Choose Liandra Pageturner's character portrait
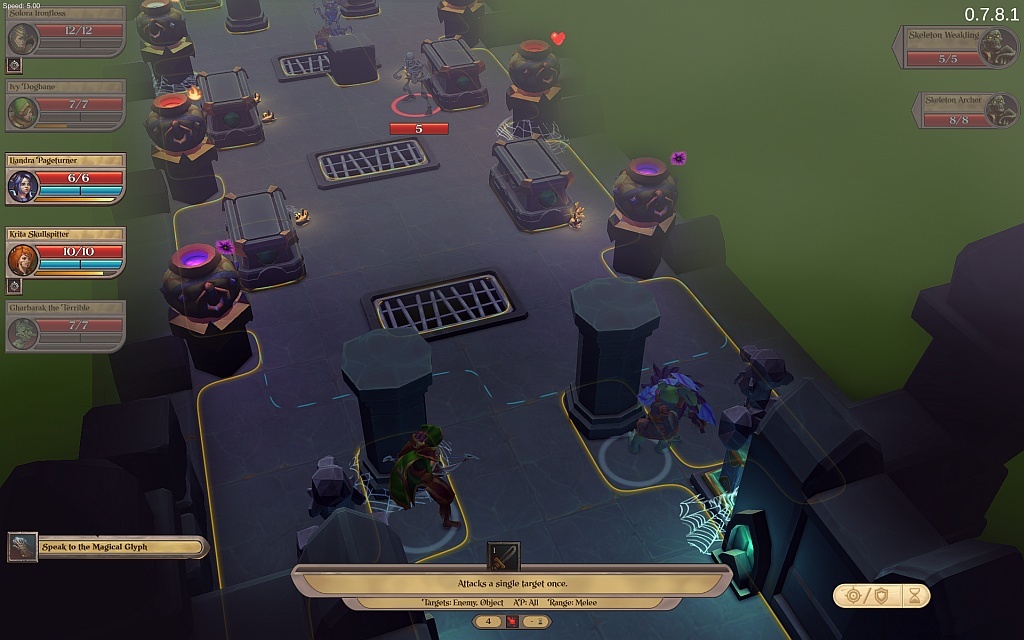The height and width of the screenshot is (640, 1024). [24, 185]
